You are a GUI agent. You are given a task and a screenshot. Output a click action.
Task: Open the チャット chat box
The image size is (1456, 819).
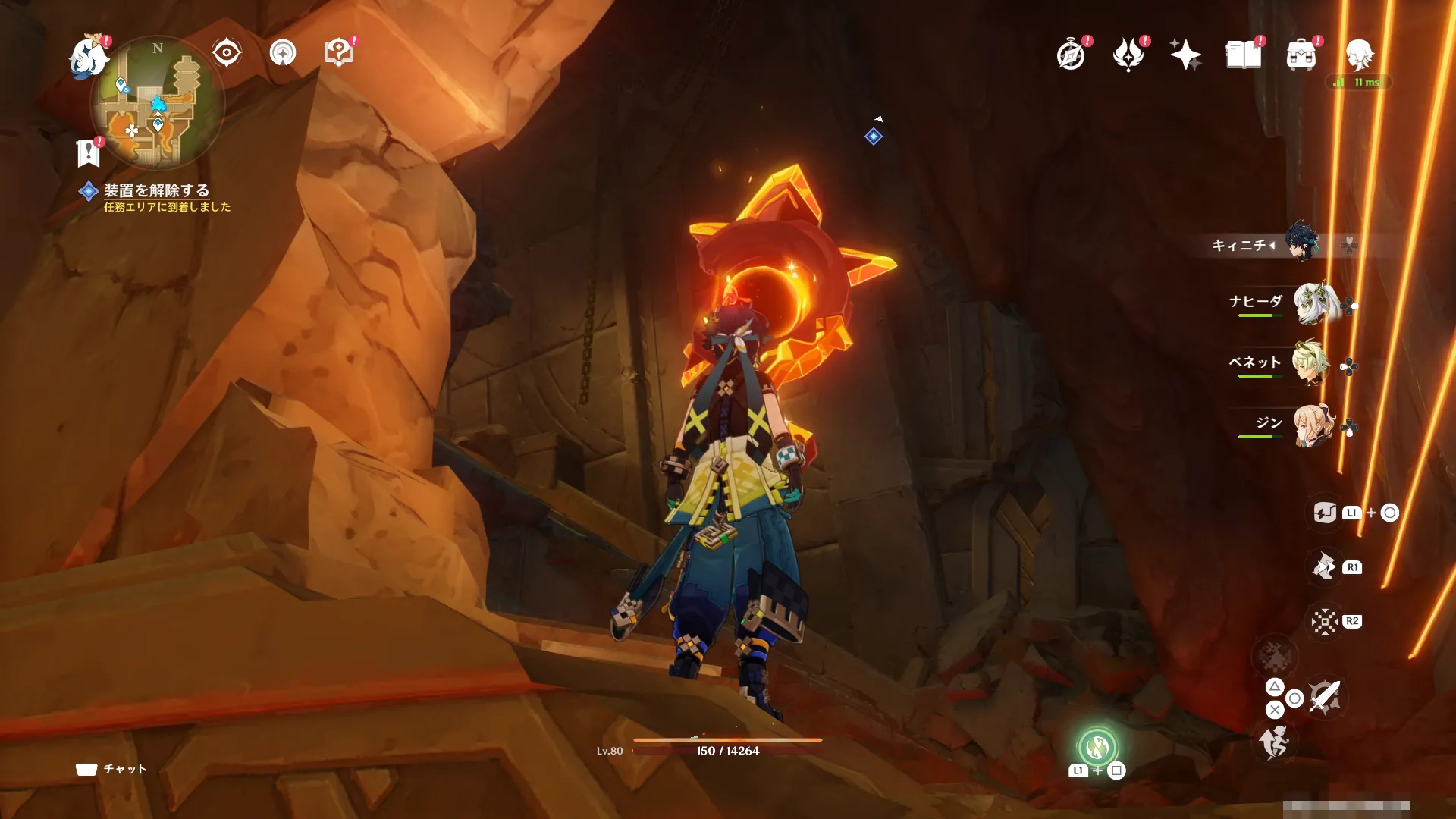(x=112, y=769)
